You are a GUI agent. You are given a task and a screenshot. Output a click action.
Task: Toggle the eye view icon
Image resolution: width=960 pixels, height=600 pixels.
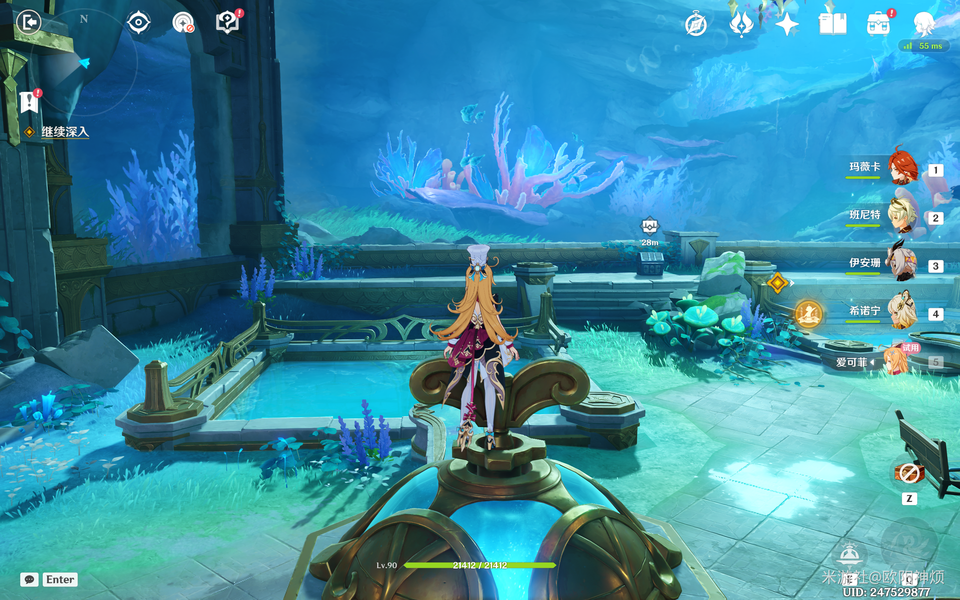(x=138, y=22)
